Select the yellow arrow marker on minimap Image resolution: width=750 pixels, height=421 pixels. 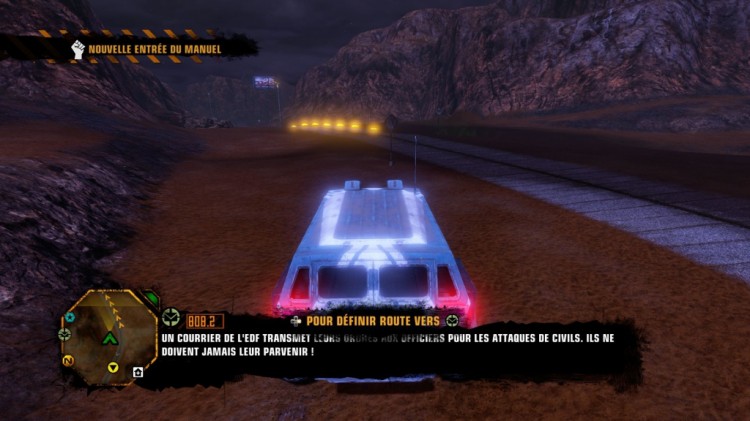pos(113,368)
